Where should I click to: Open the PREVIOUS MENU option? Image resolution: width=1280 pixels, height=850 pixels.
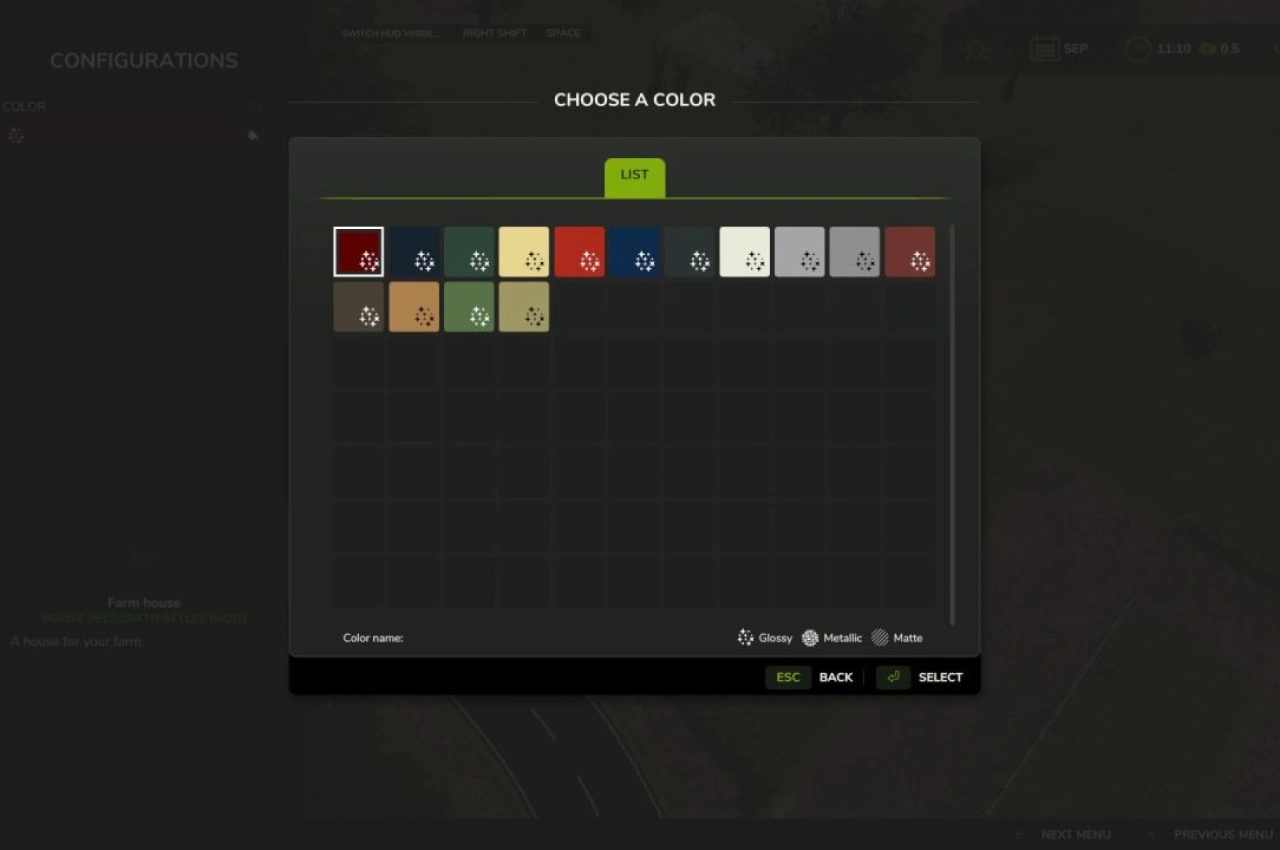tap(1222, 834)
